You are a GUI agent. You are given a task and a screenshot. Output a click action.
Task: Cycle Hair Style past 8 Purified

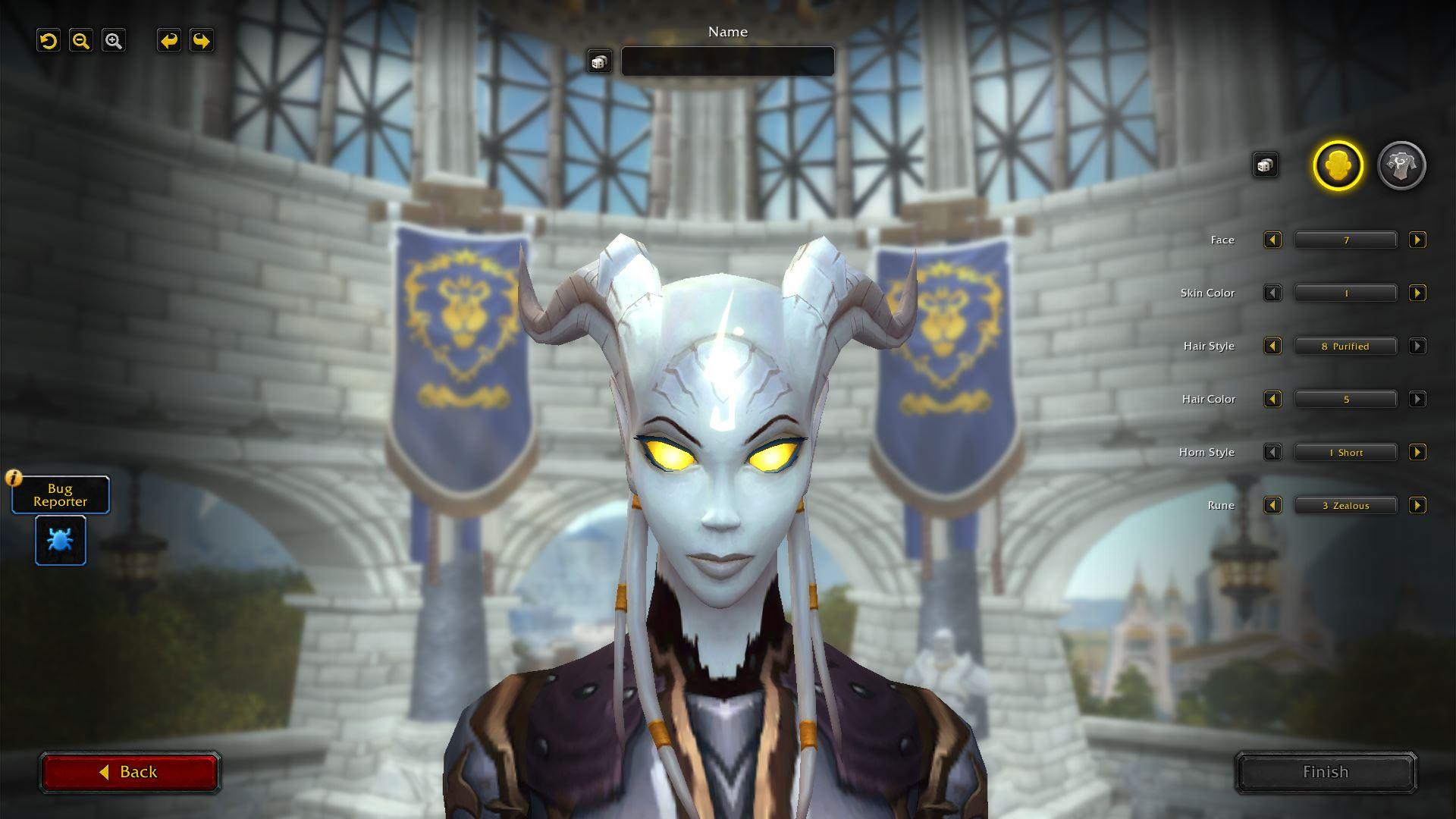click(1417, 346)
